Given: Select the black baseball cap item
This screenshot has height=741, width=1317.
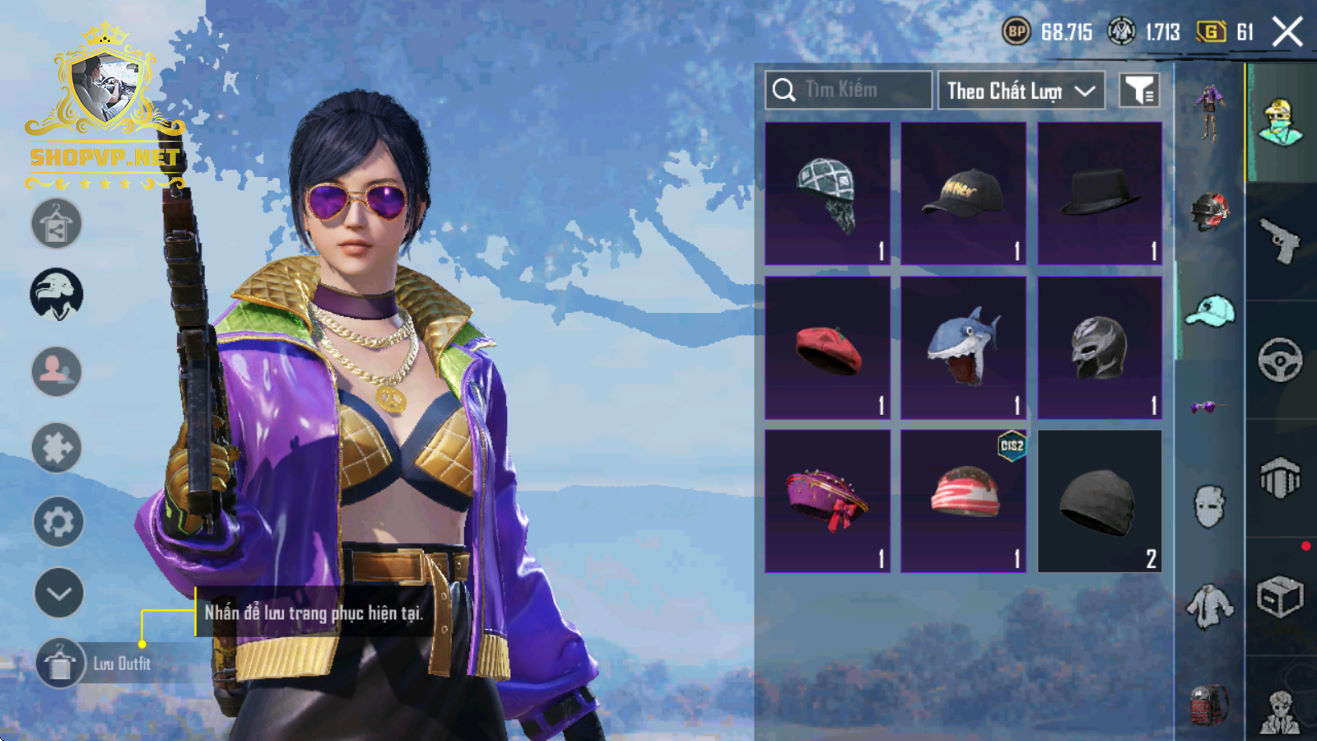Looking at the screenshot, I should pyautogui.click(x=963, y=194).
